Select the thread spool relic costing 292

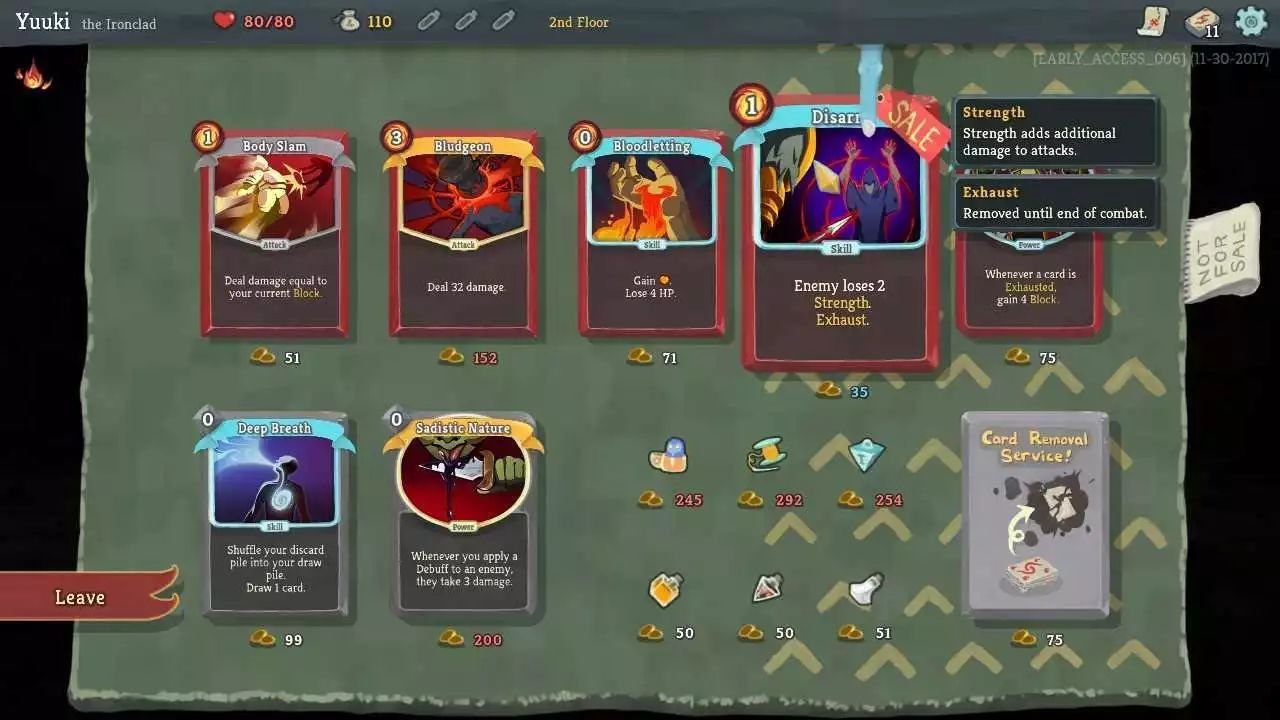(766, 456)
